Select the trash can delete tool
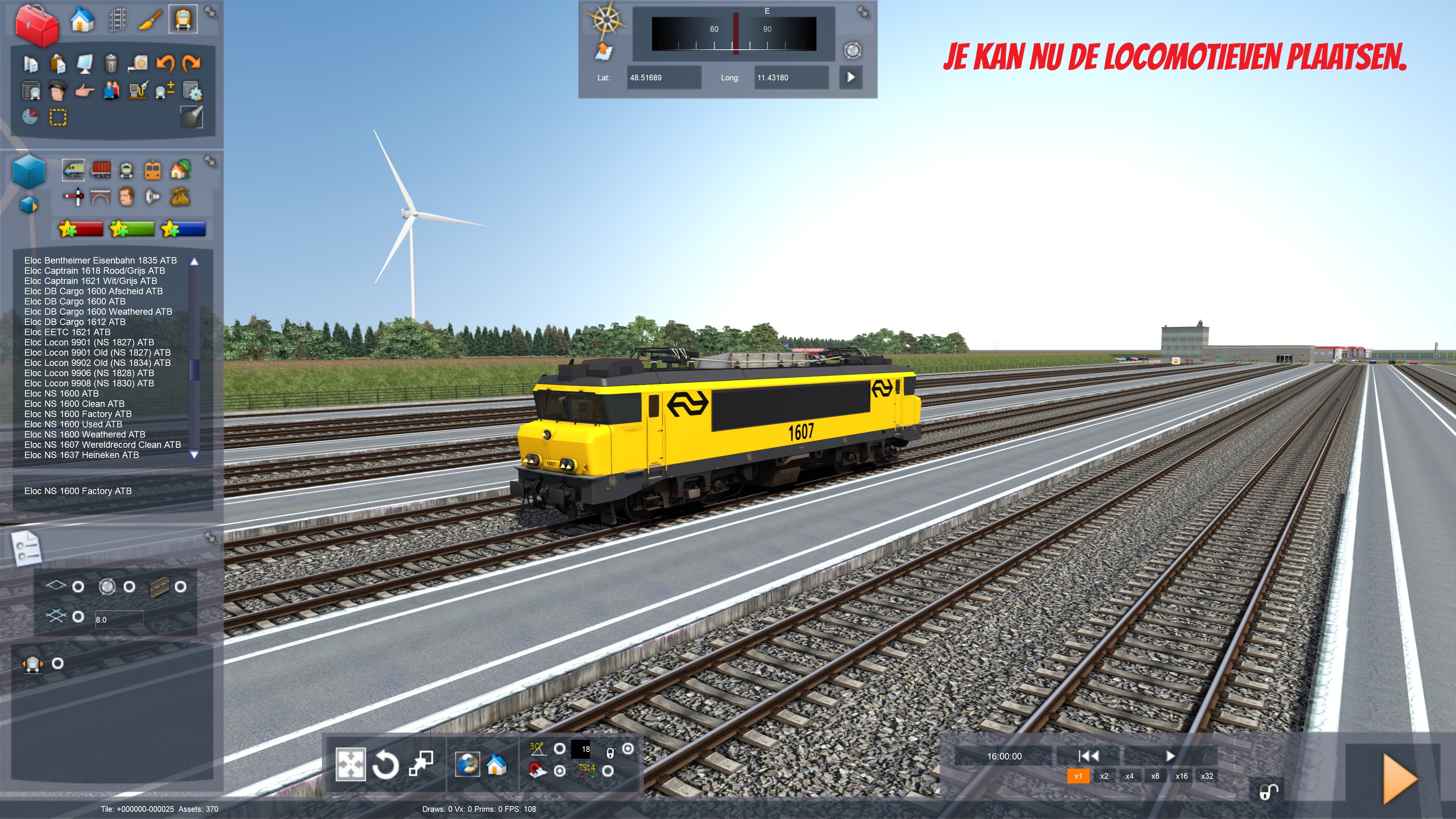The image size is (1456, 819). (x=111, y=63)
